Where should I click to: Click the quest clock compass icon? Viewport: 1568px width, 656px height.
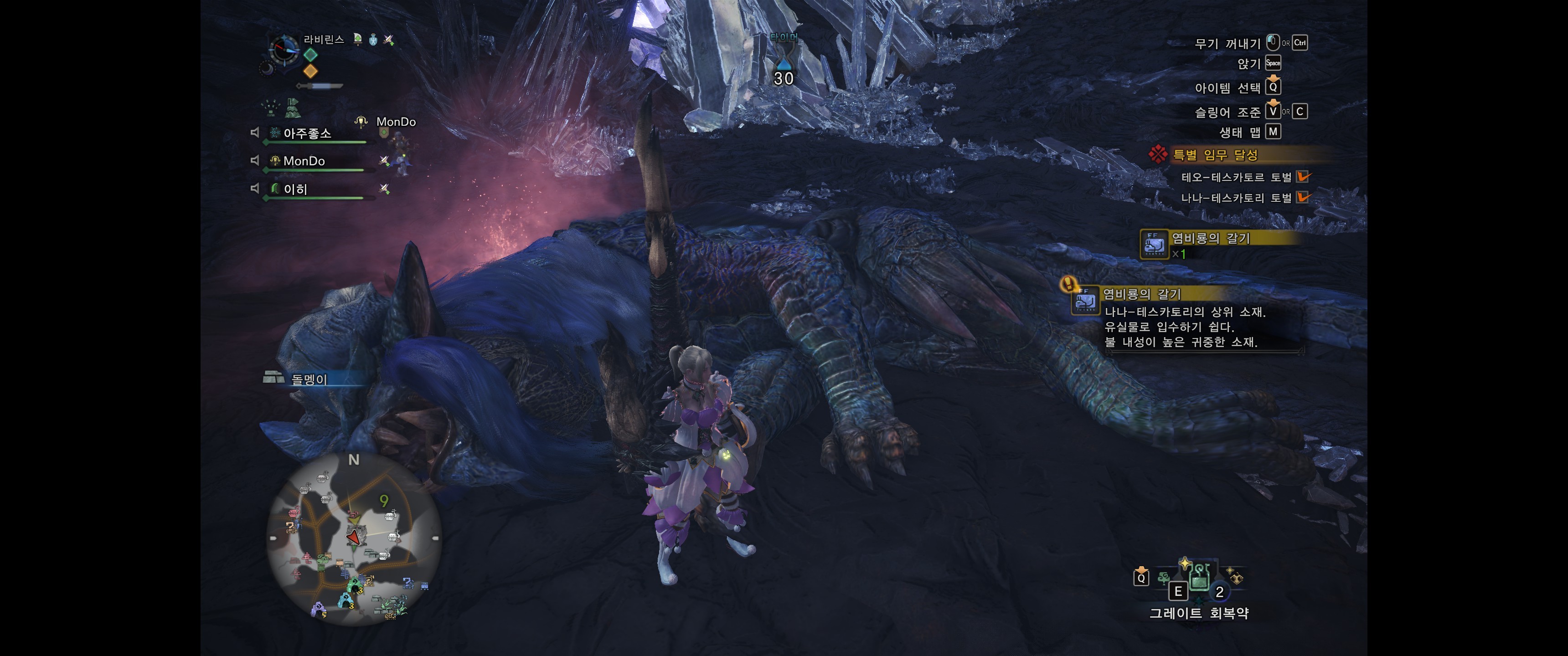pyautogui.click(x=284, y=49)
